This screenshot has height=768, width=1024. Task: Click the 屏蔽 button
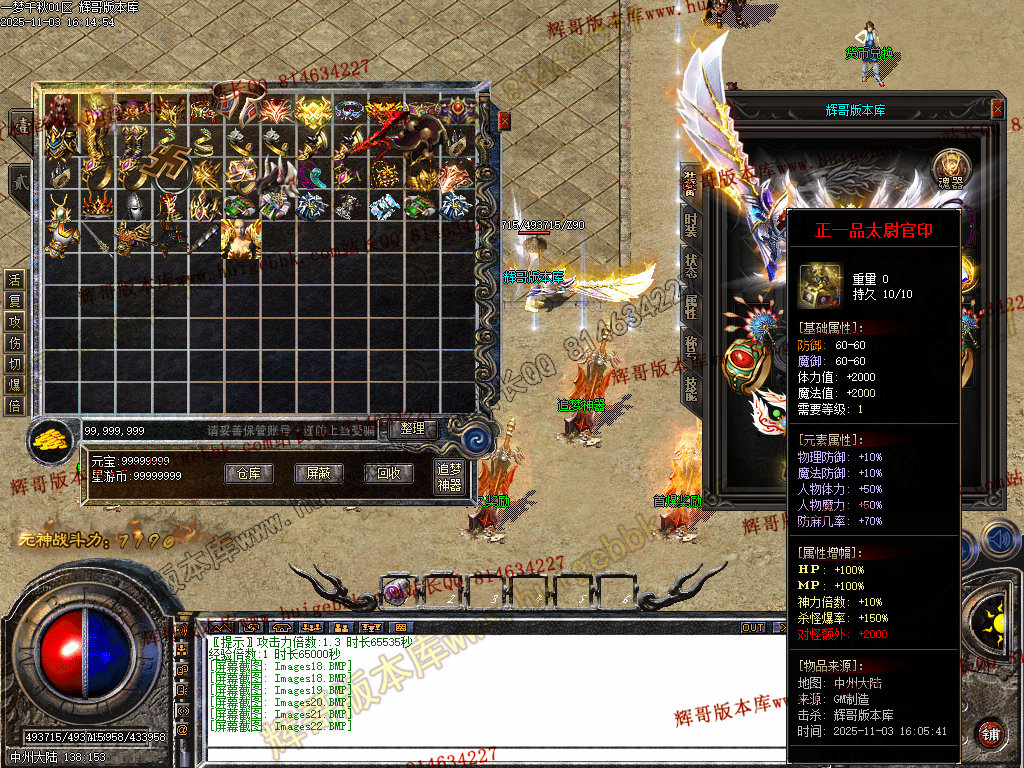tap(311, 473)
